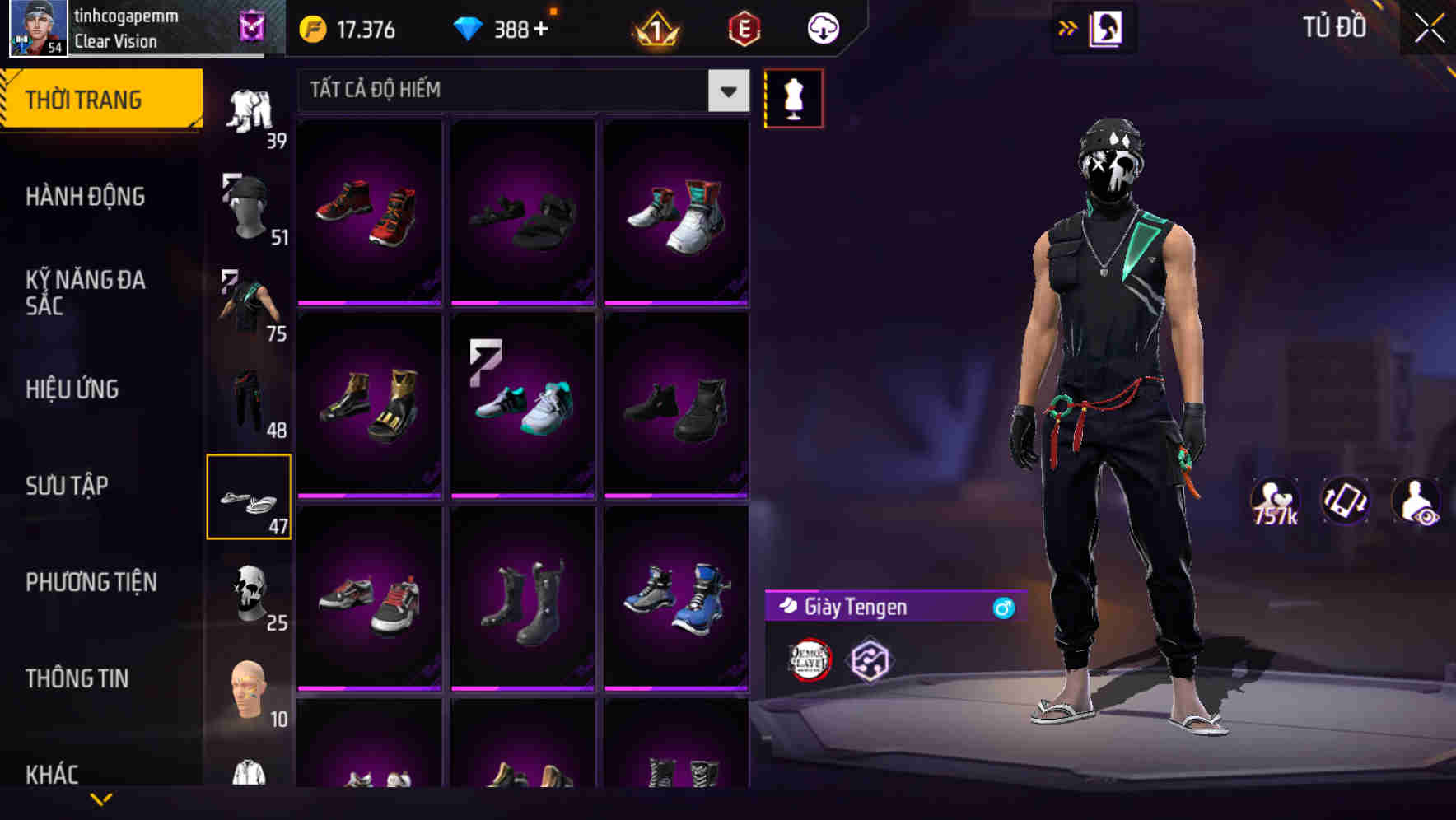Click the pink rarity bar under the red sneakers
1456x820 pixels.
click(370, 304)
